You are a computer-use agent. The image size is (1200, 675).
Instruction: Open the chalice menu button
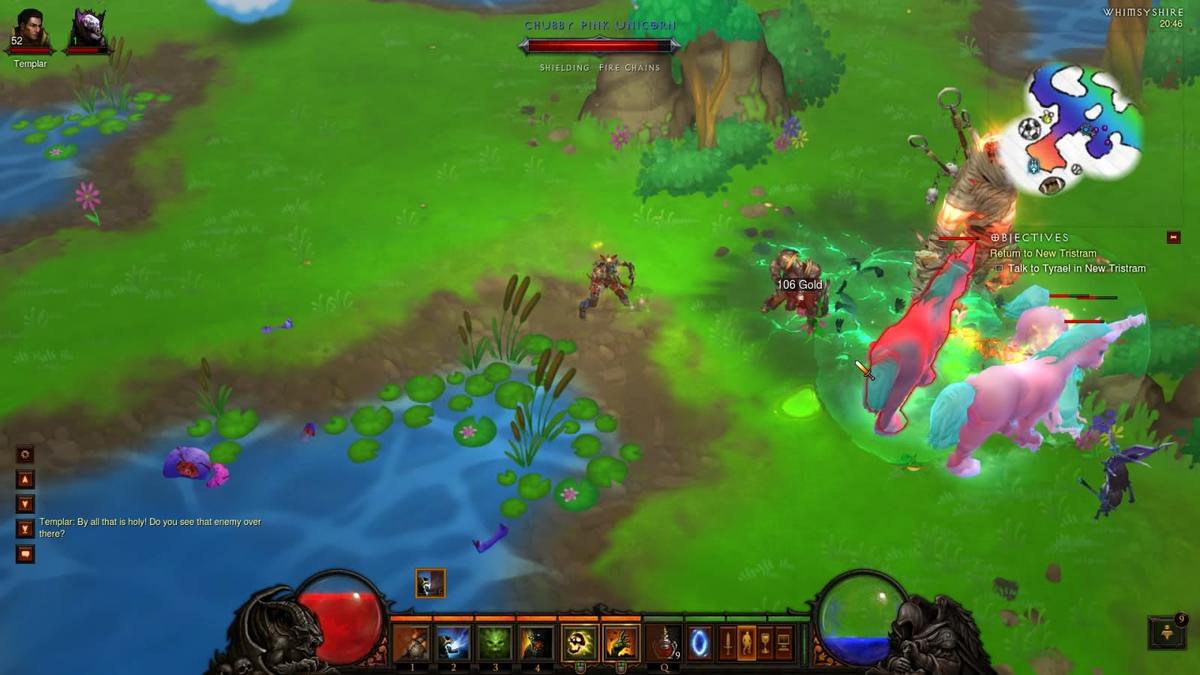[x=765, y=642]
